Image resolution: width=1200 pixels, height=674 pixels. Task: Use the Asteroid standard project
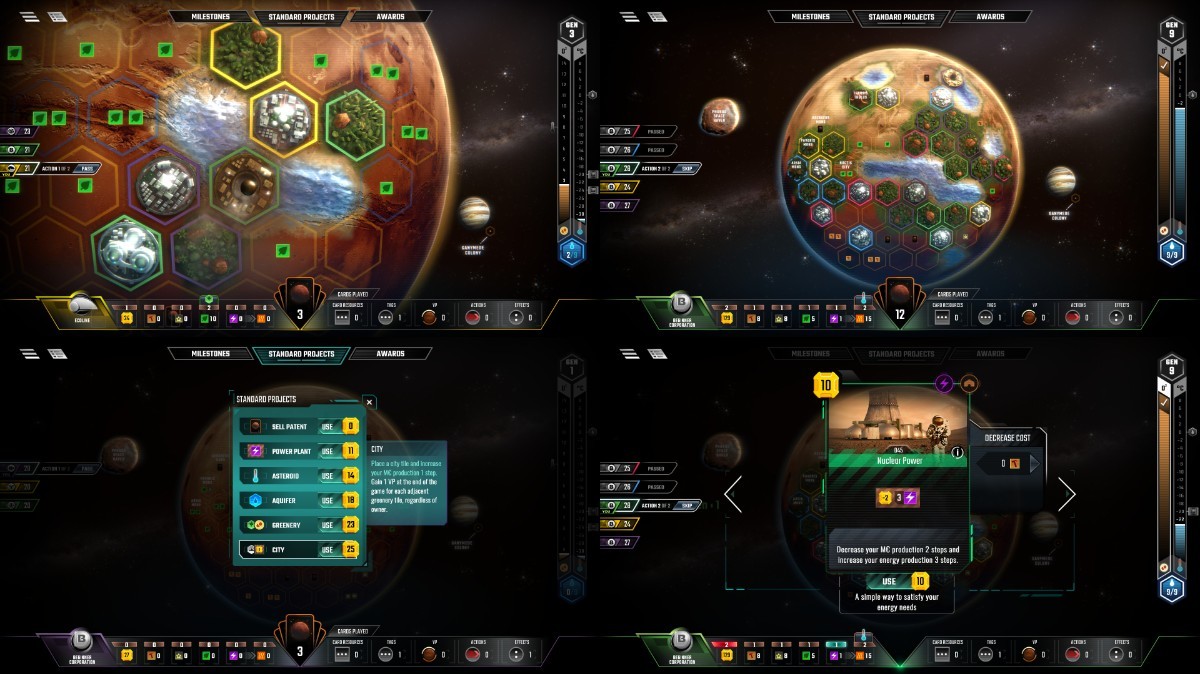(x=327, y=476)
